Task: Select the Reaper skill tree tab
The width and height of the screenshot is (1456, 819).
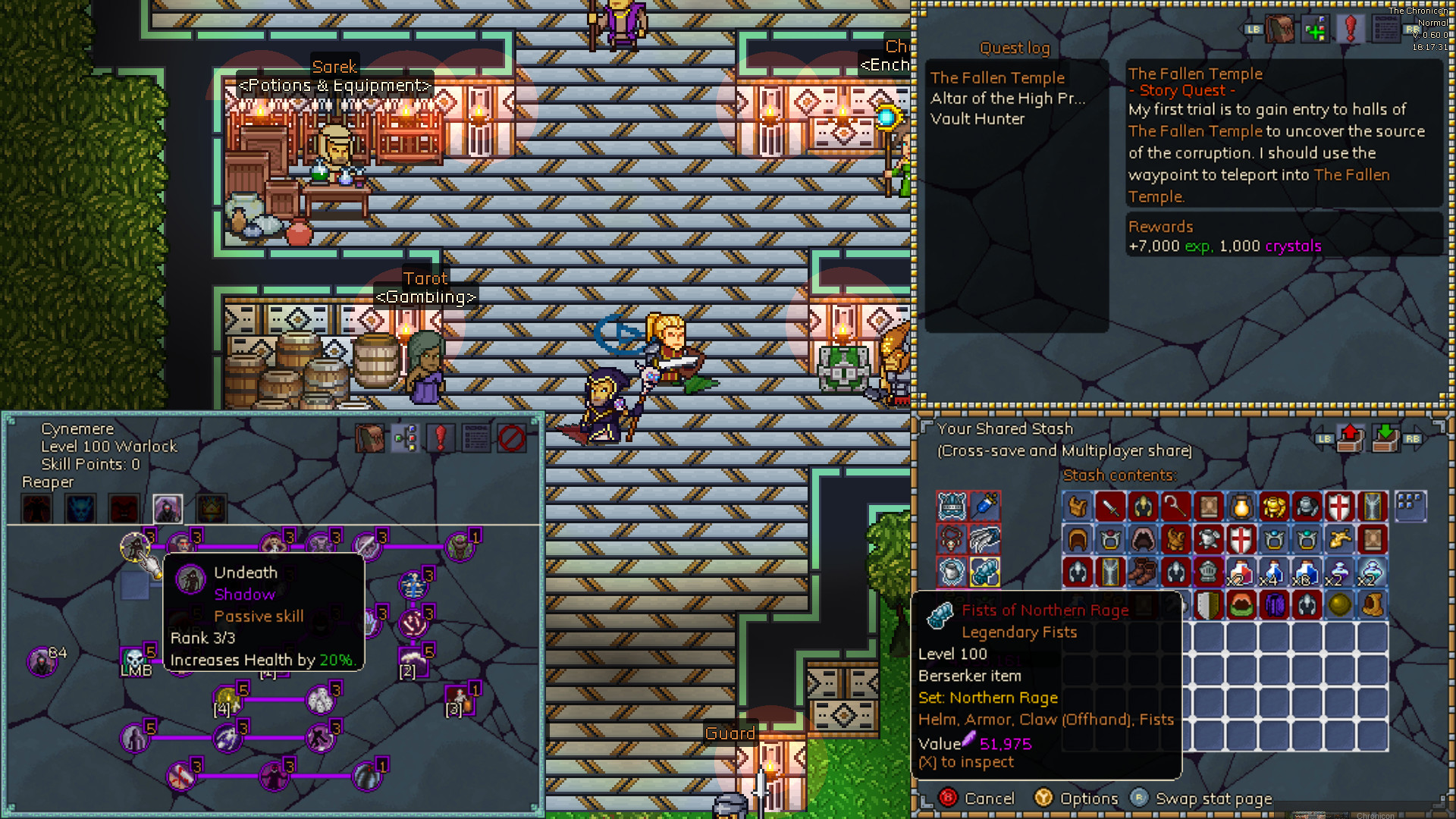Action: pyautogui.click(x=168, y=508)
